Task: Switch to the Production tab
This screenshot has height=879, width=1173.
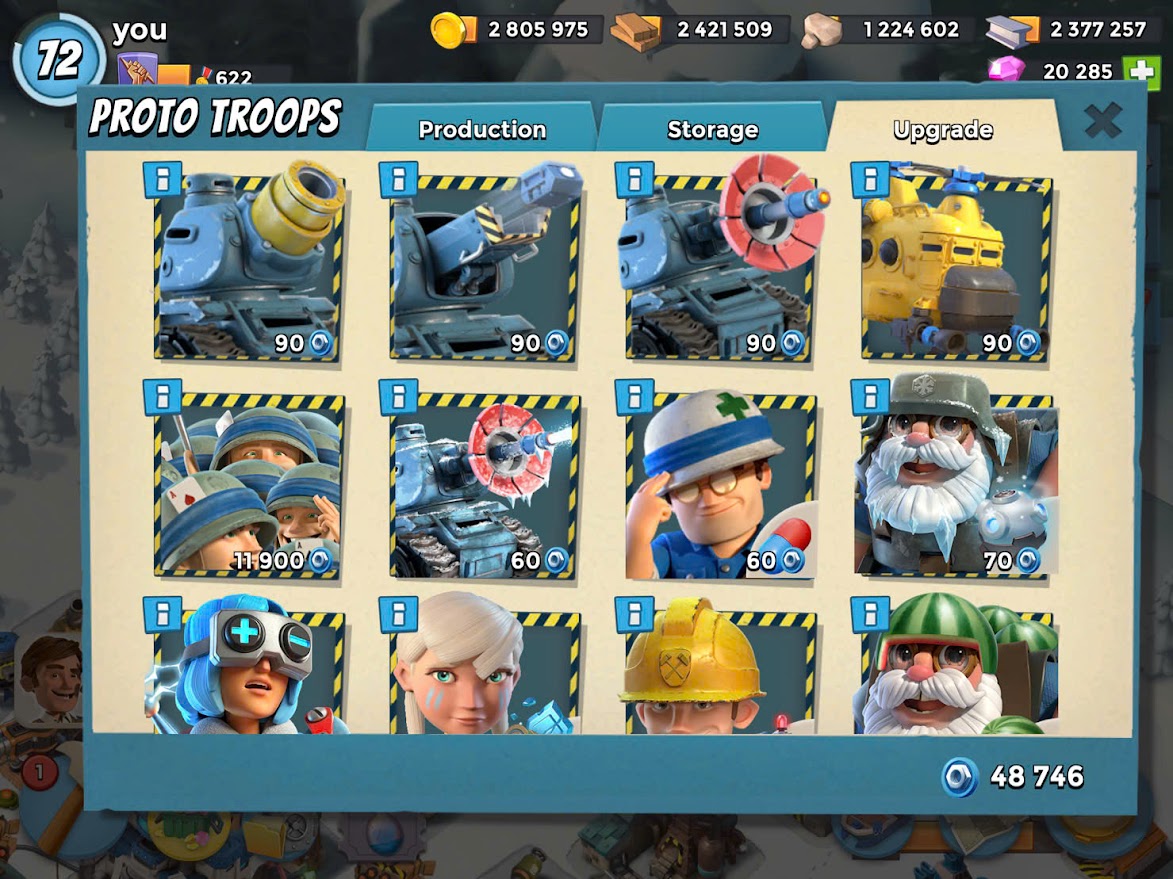Action: [481, 130]
